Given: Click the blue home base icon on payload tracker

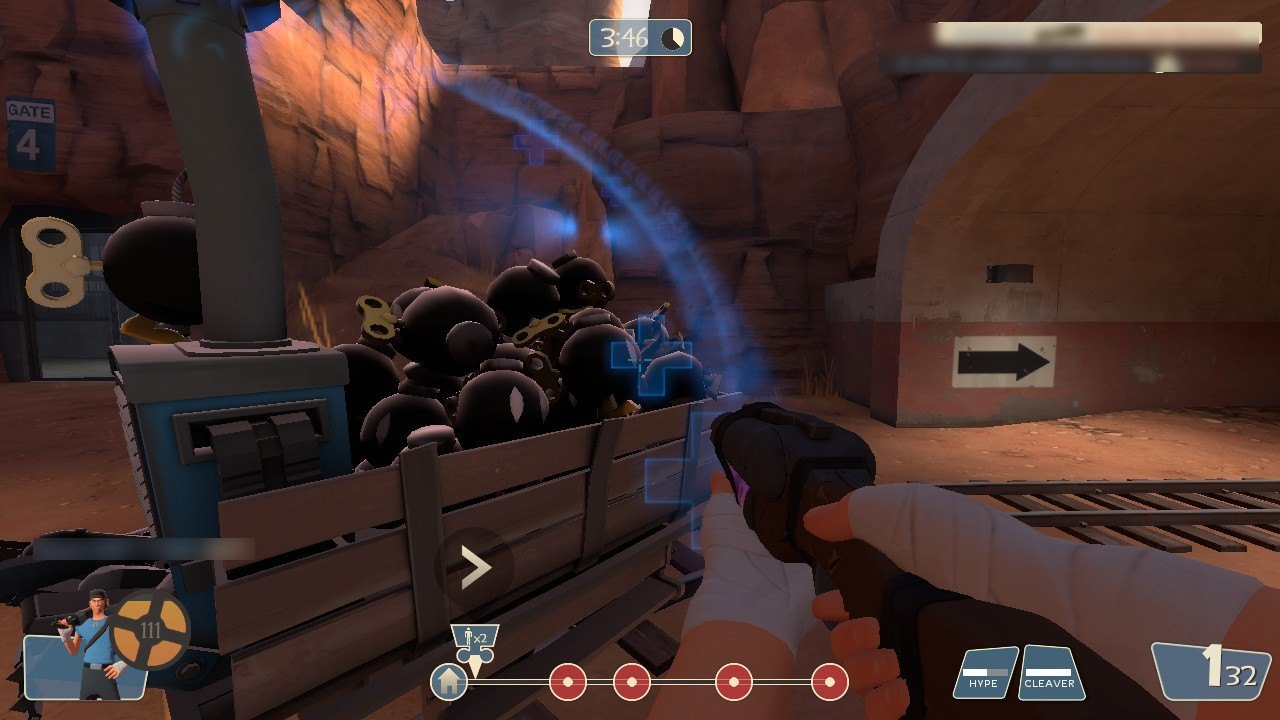Looking at the screenshot, I should click(x=449, y=682).
